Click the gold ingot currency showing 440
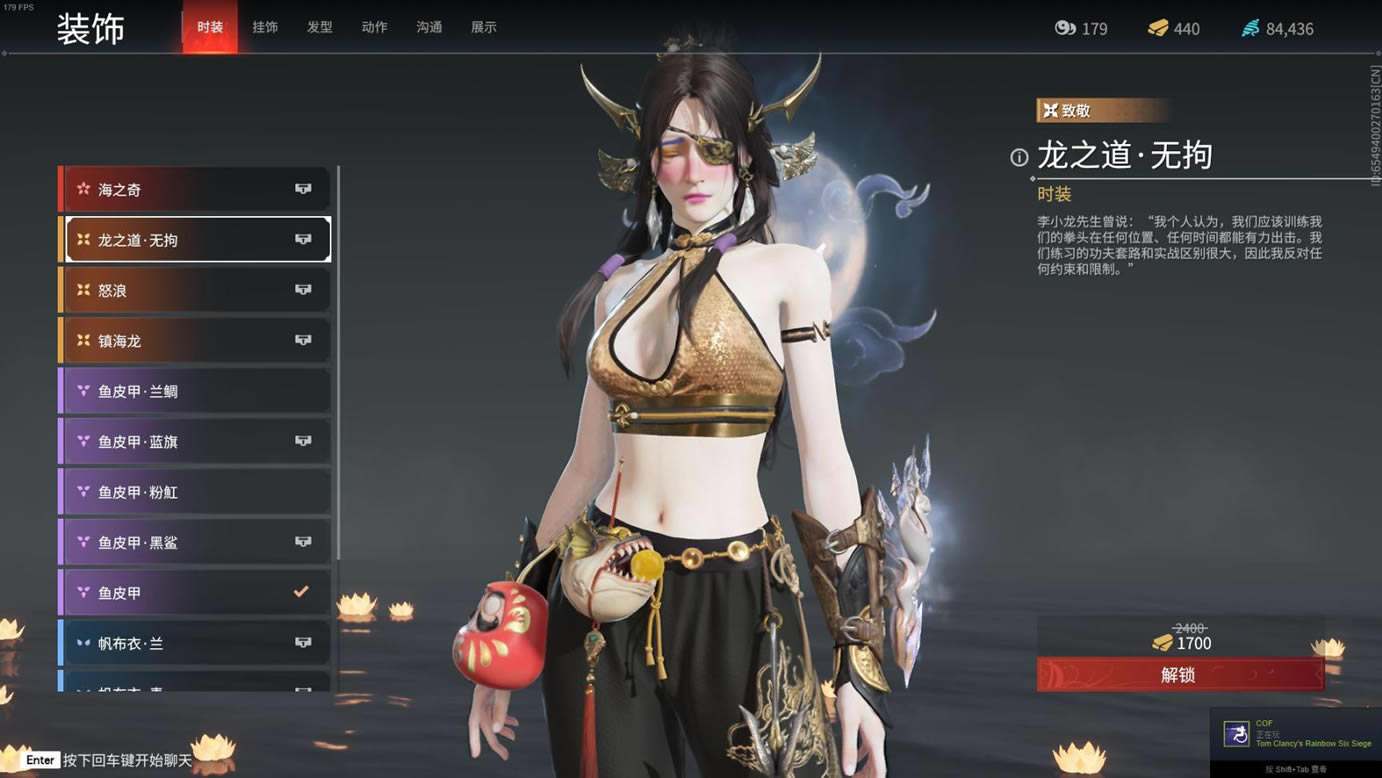The height and width of the screenshot is (778, 1382). 1174,29
